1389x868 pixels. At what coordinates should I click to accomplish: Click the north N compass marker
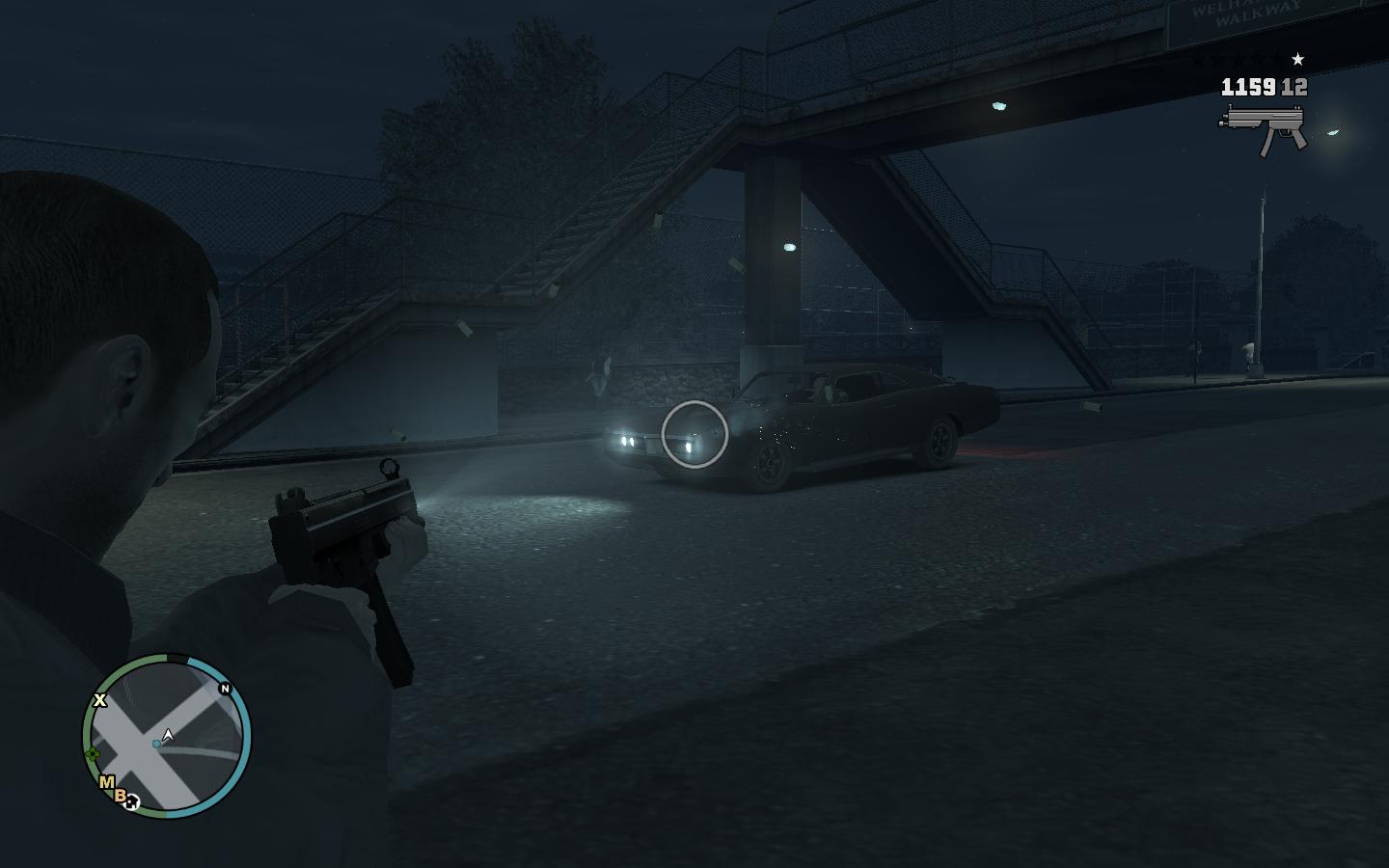pos(226,689)
